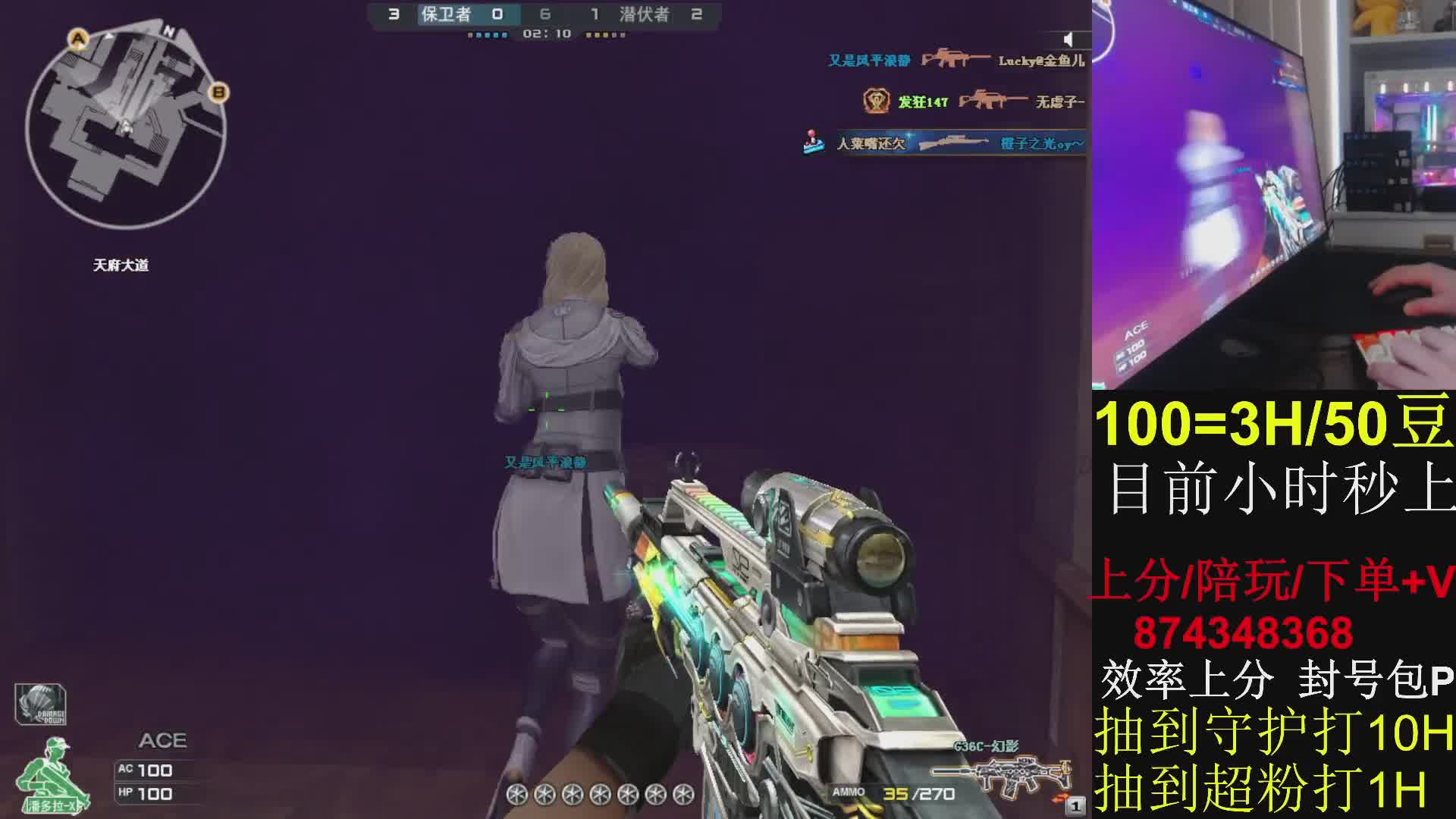Select bomb site A marker on minimap

(78, 38)
